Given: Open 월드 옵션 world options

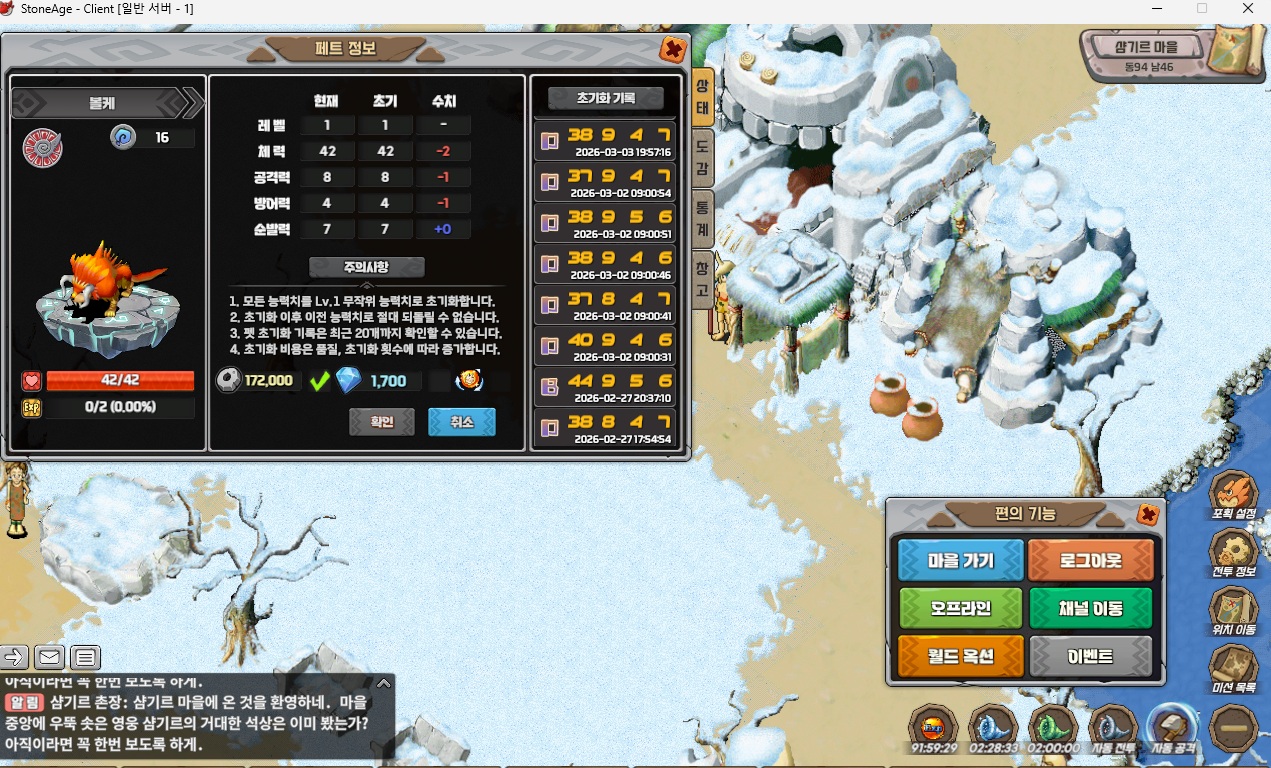Looking at the screenshot, I should 960,656.
